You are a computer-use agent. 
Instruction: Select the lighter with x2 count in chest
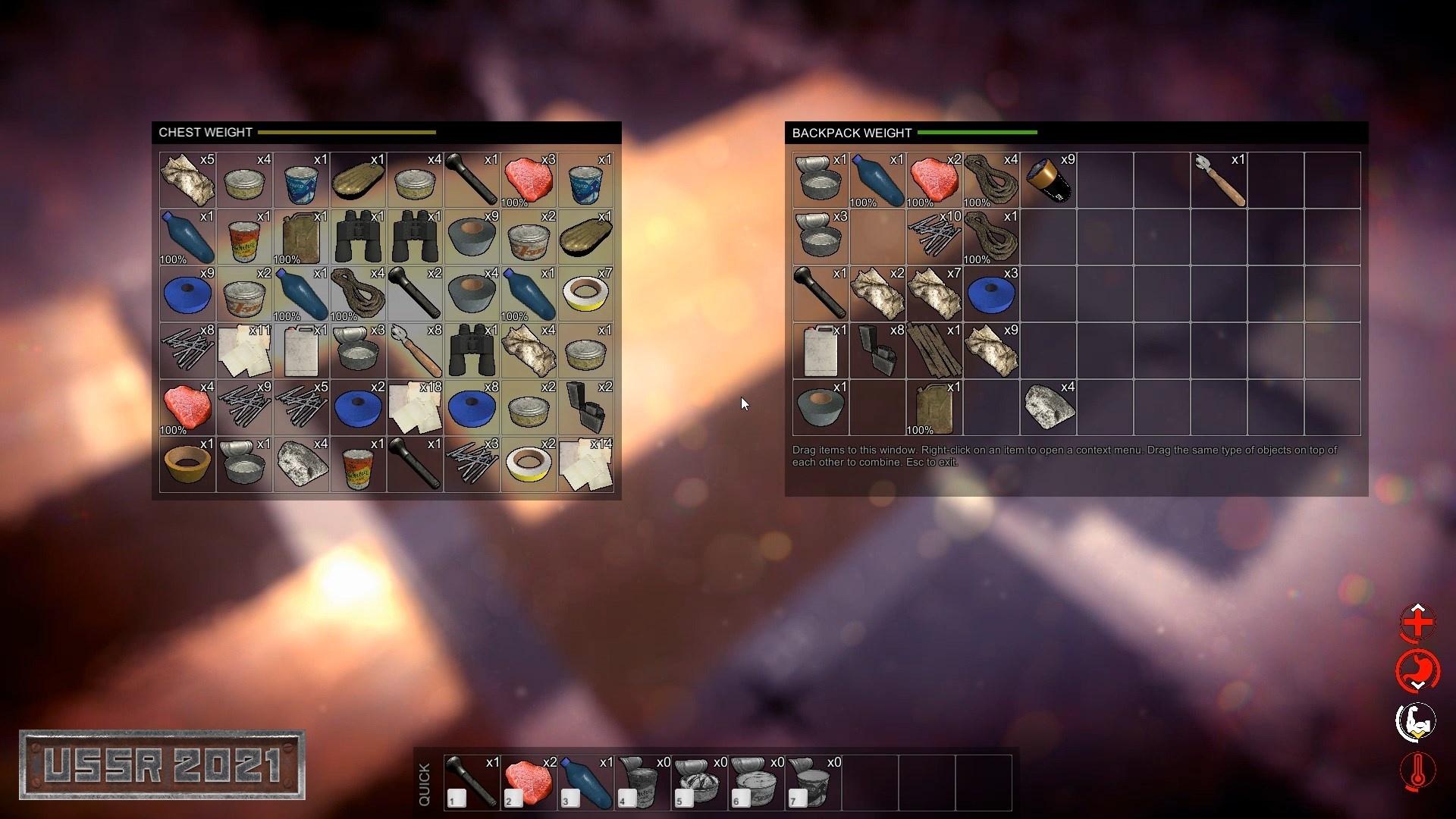point(585,408)
